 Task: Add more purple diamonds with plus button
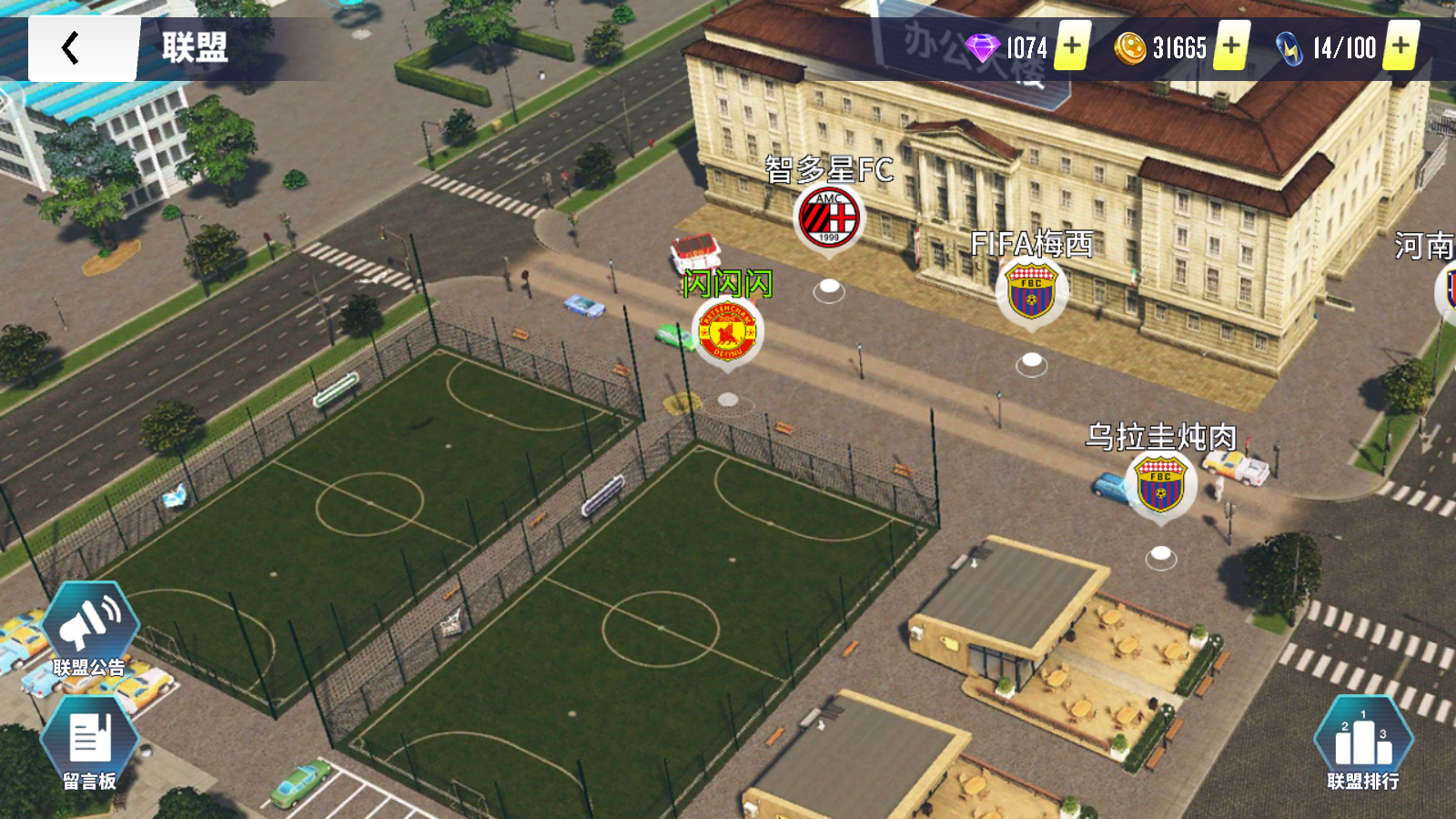point(1073,45)
